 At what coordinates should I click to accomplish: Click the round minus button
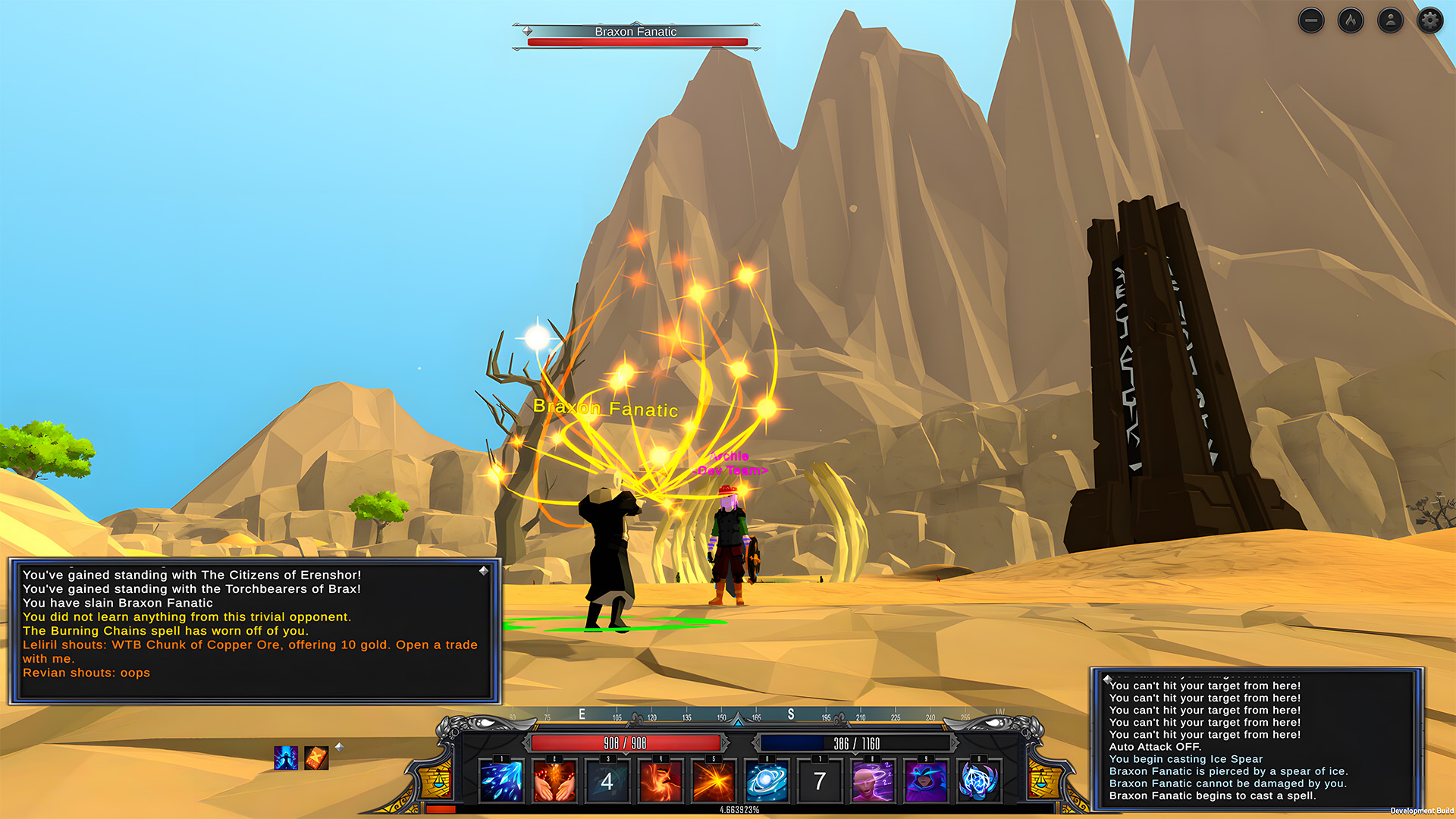[1311, 20]
